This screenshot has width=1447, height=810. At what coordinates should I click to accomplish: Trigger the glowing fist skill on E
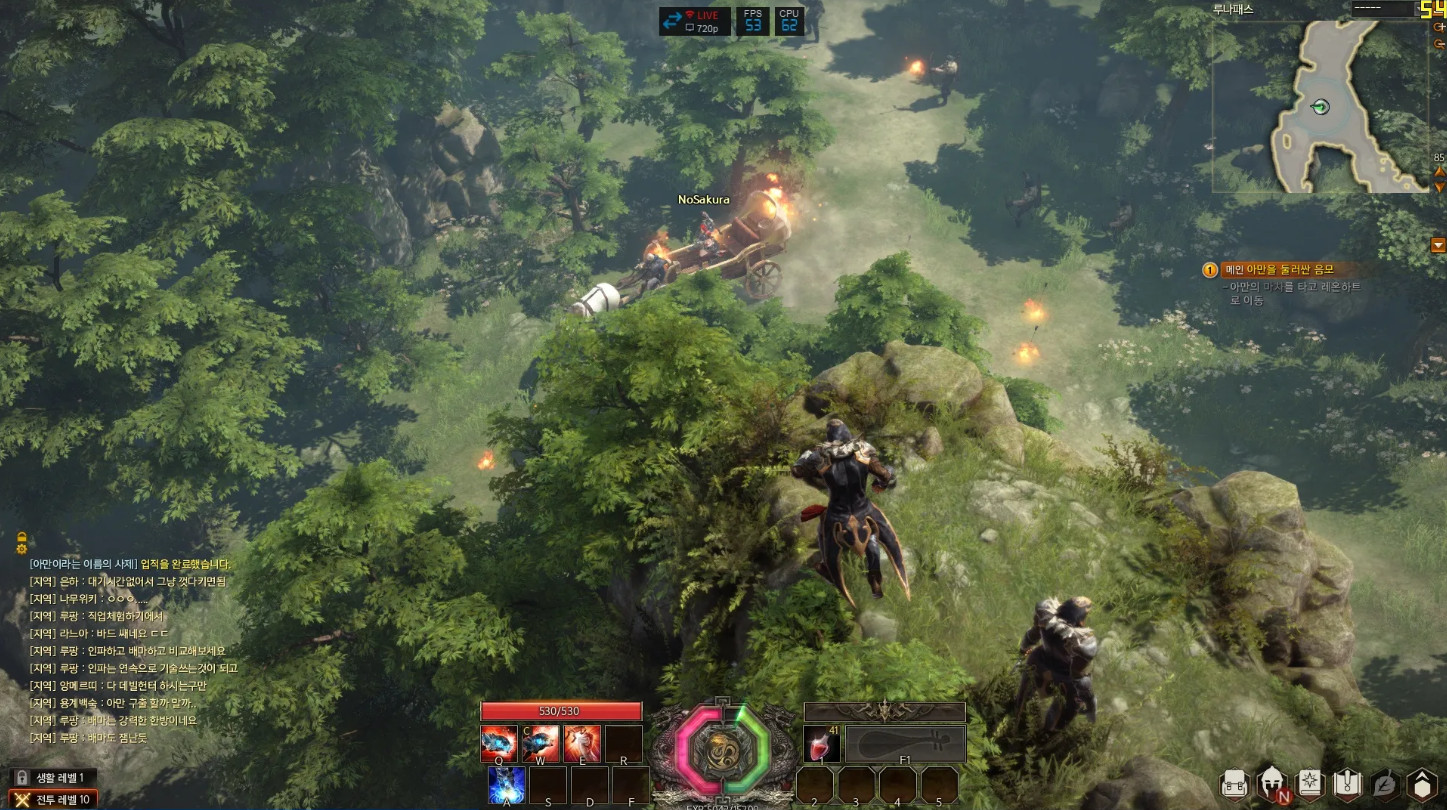(x=582, y=744)
